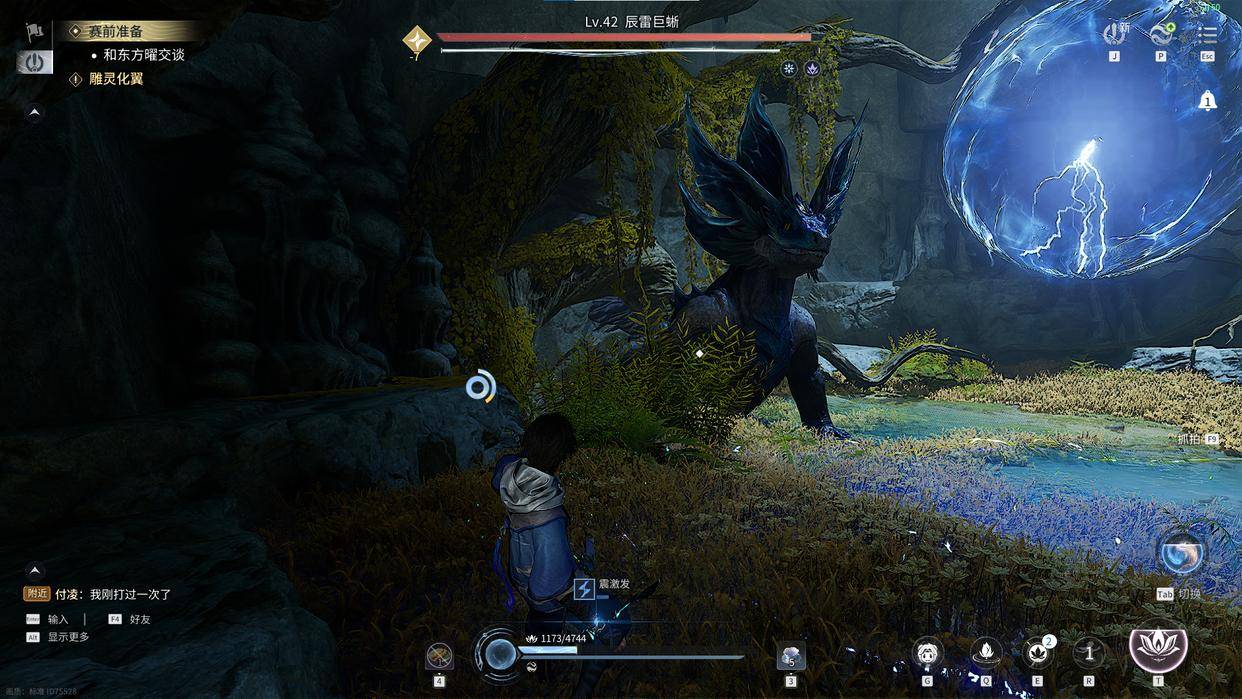
Task: Cast the flame lotus skill
Action: [x=986, y=654]
